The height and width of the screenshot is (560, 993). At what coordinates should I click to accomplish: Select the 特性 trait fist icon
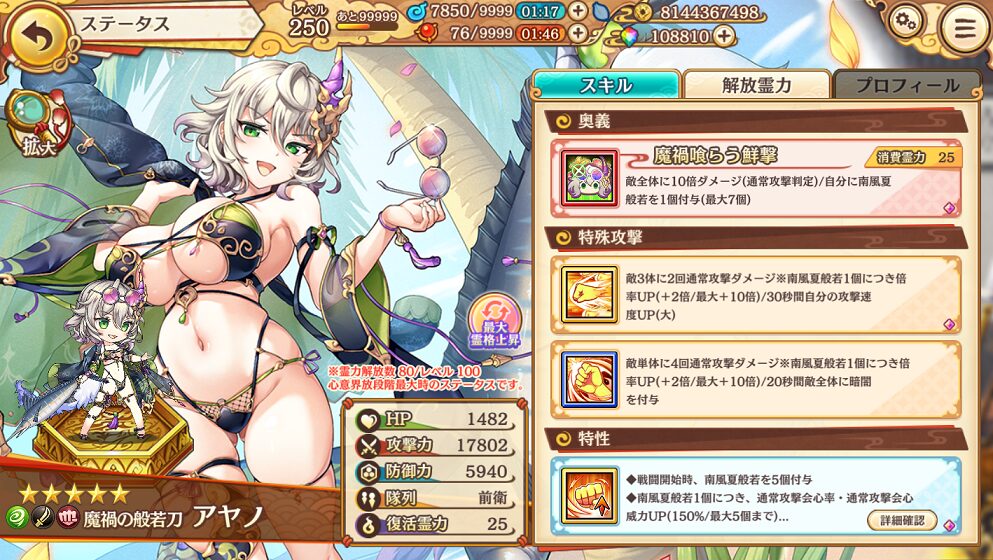click(x=585, y=494)
